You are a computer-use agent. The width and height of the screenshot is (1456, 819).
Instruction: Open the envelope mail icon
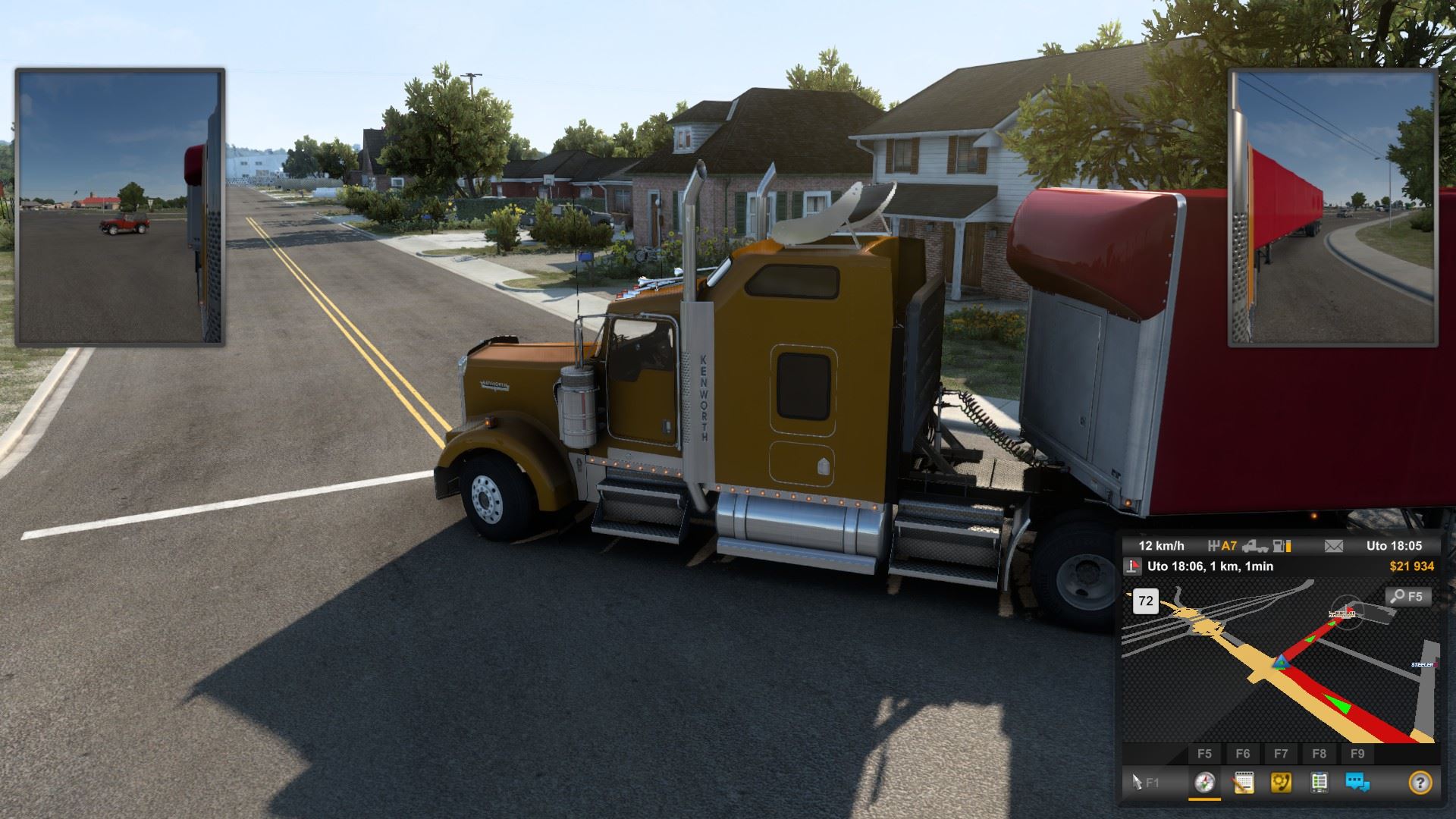pyautogui.click(x=1333, y=546)
